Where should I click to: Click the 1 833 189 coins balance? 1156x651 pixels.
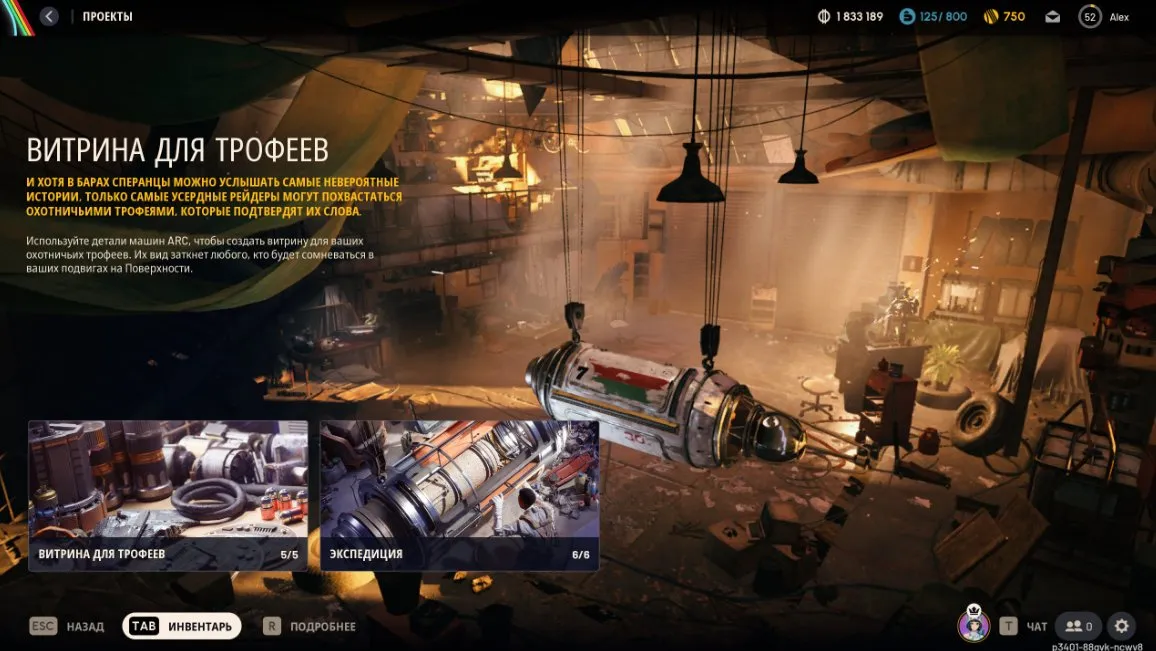click(x=850, y=17)
